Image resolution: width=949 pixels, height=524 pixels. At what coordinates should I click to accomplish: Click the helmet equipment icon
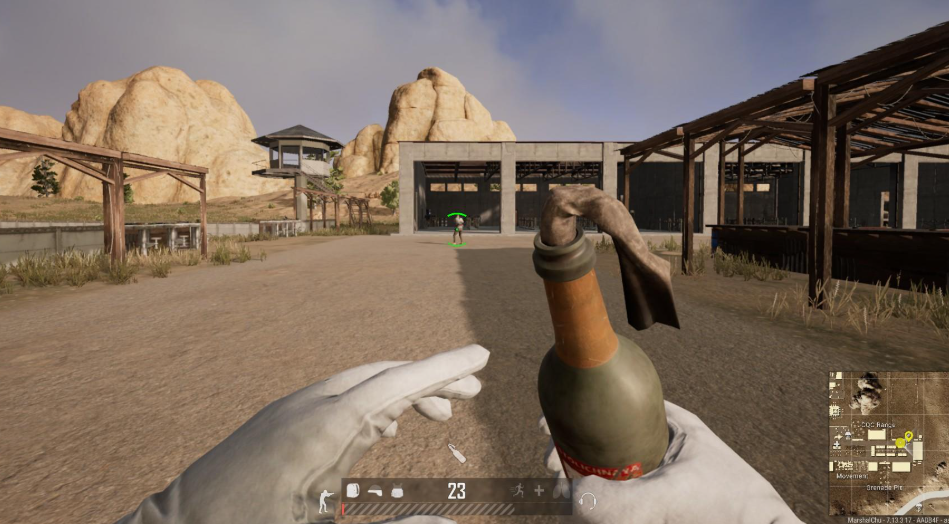coord(376,491)
